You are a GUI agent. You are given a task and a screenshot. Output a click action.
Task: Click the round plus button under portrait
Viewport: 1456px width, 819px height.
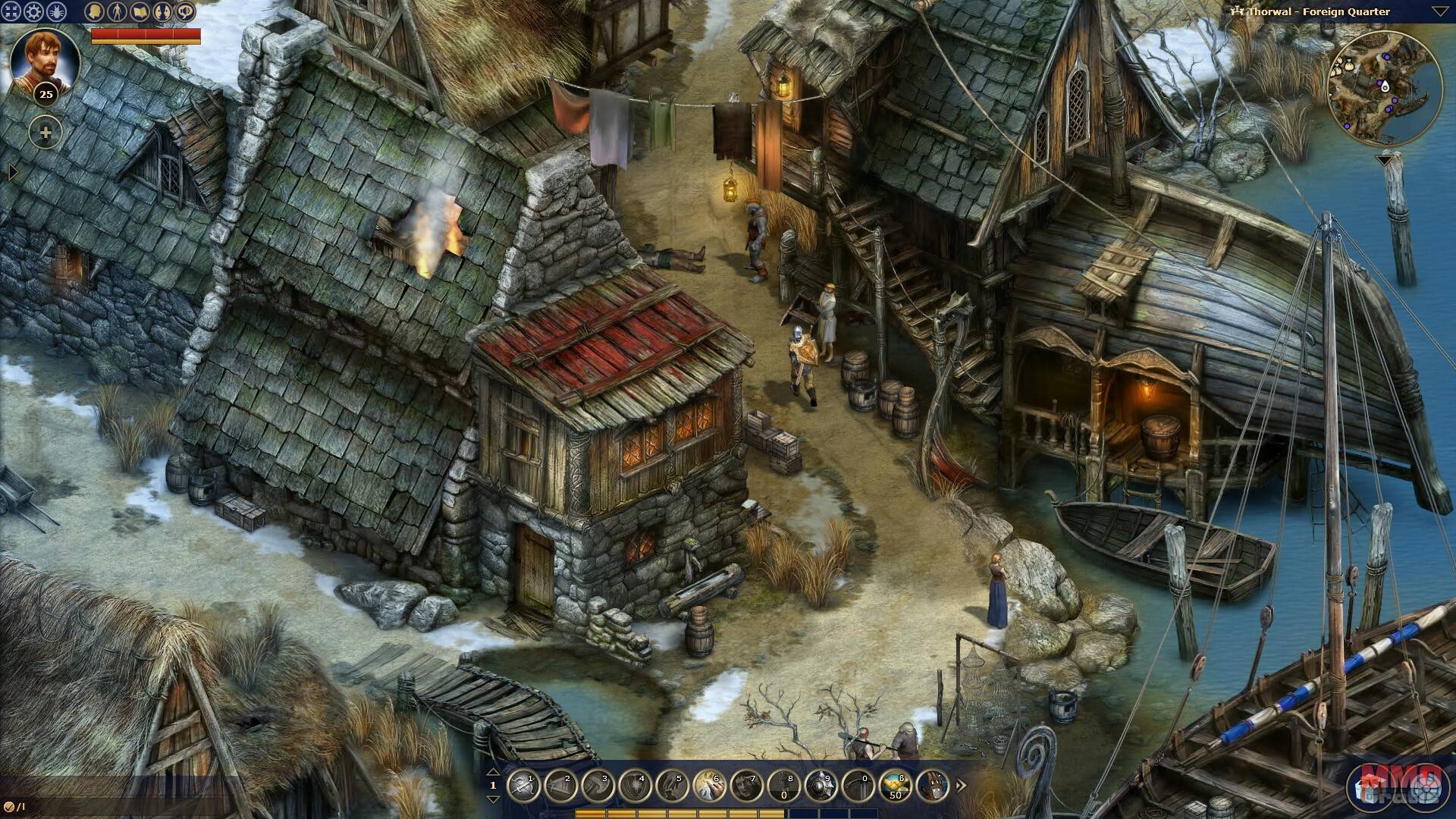pos(45,133)
